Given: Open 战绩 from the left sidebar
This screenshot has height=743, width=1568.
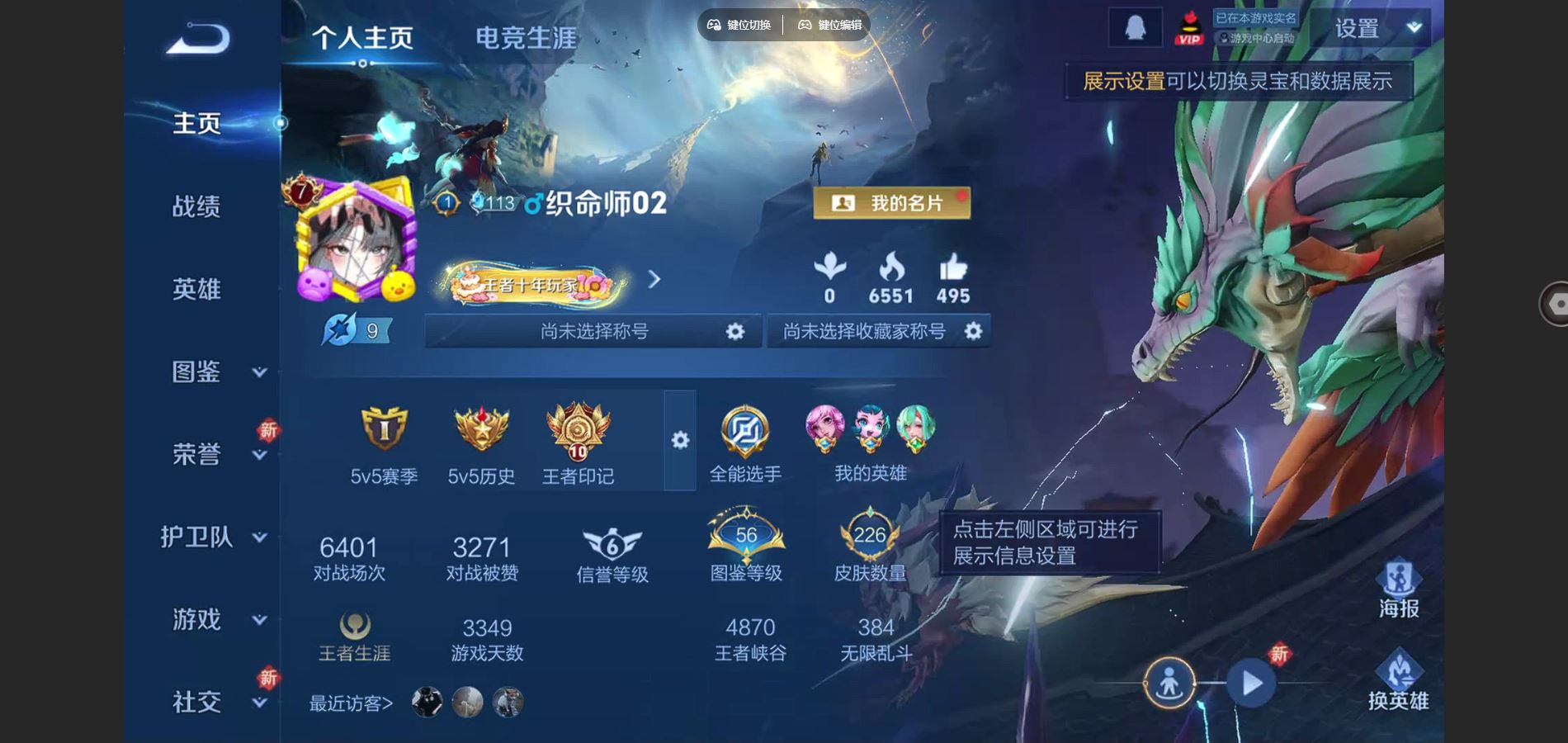Looking at the screenshot, I should (198, 207).
